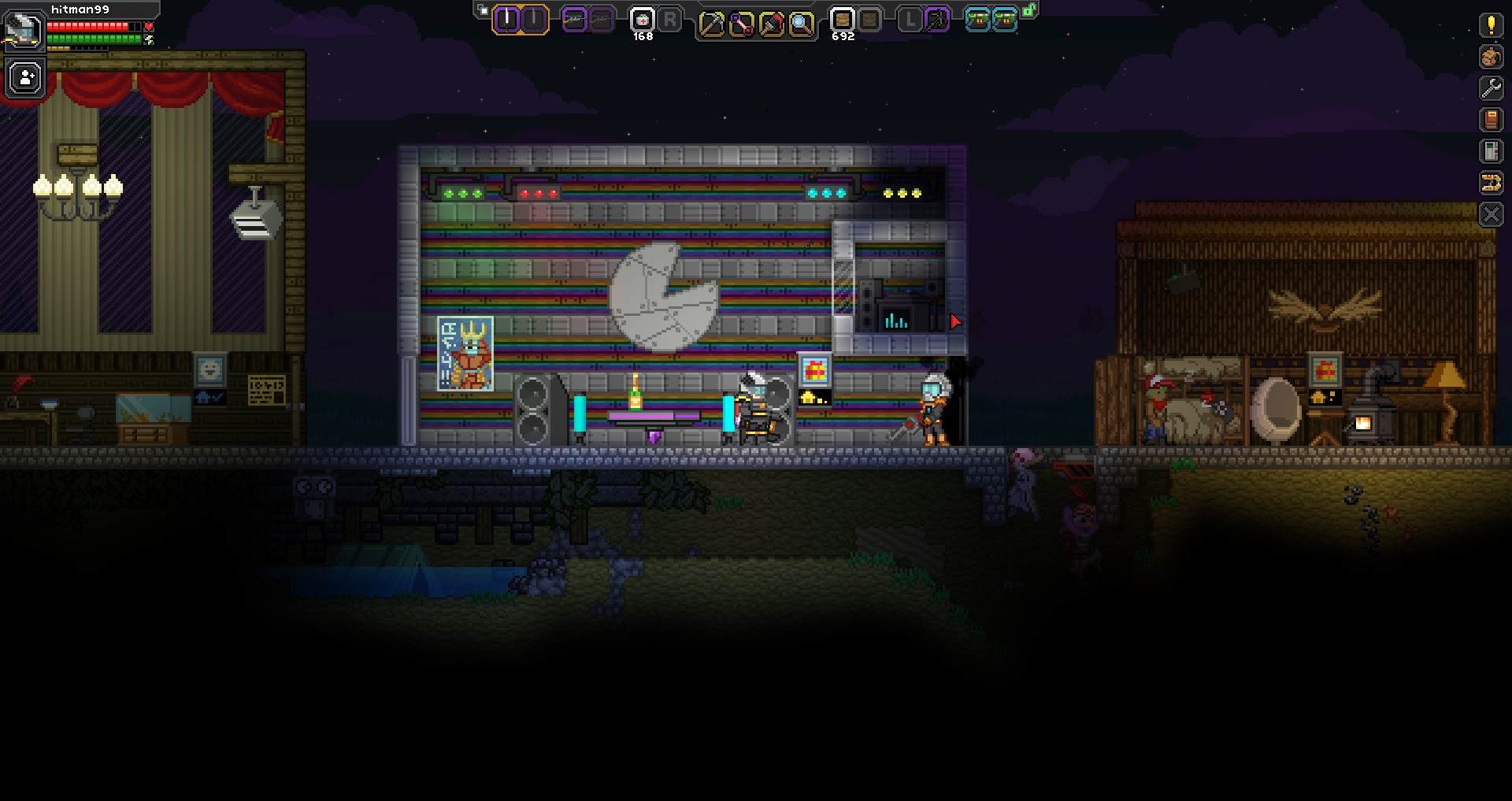Screen dimensions: 1512x801
Task: Select the medkit slot showing 168
Action: pyautogui.click(x=642, y=20)
